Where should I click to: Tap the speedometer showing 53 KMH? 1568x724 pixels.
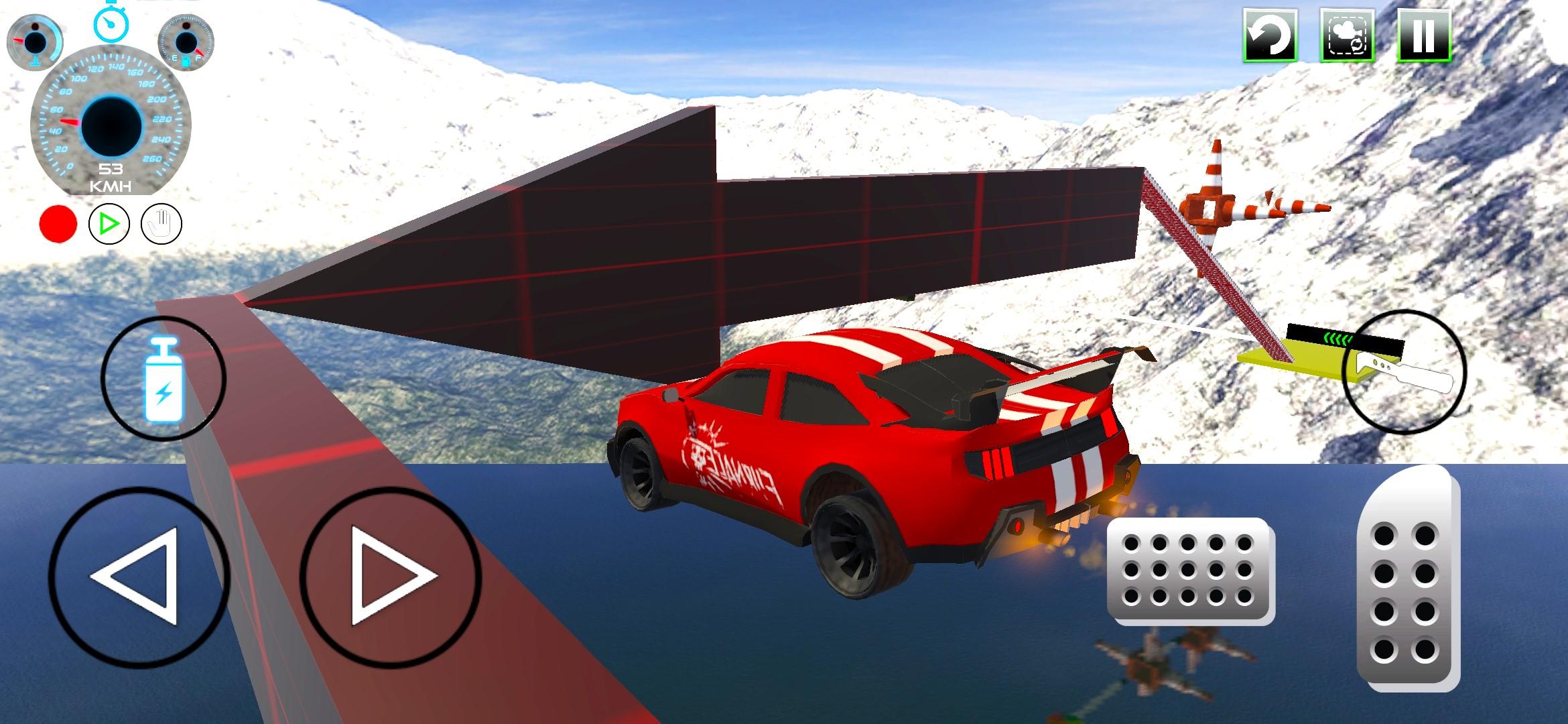(109, 124)
